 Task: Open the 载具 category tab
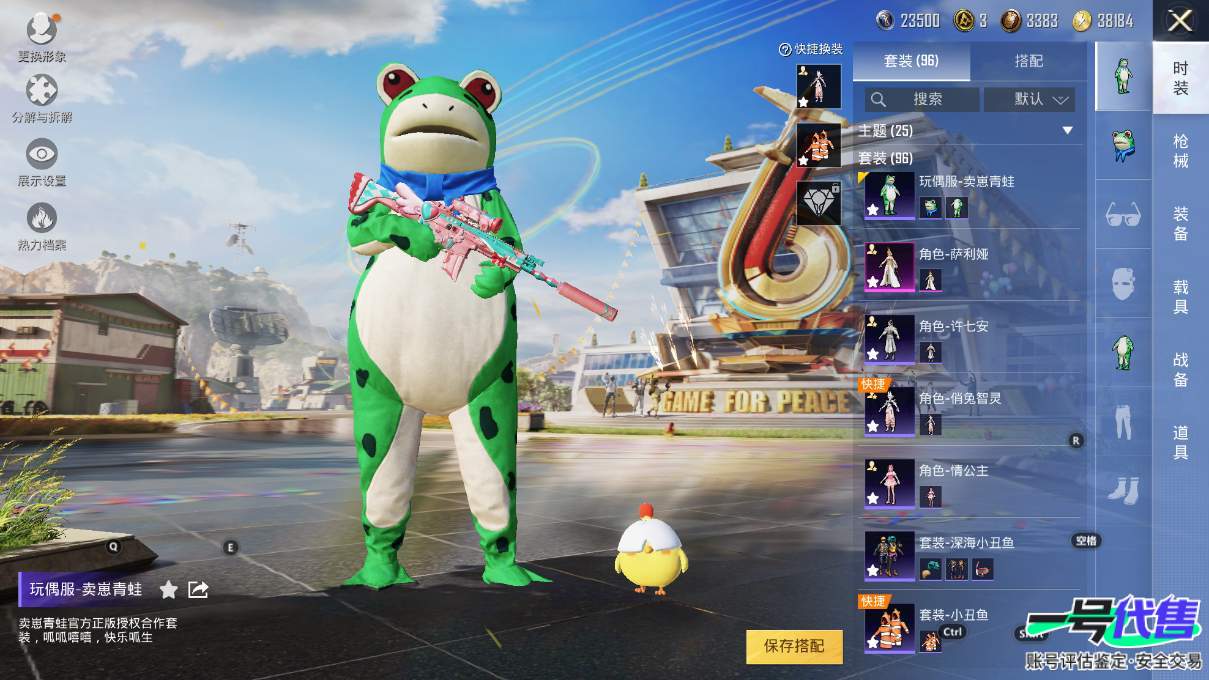point(1181,296)
